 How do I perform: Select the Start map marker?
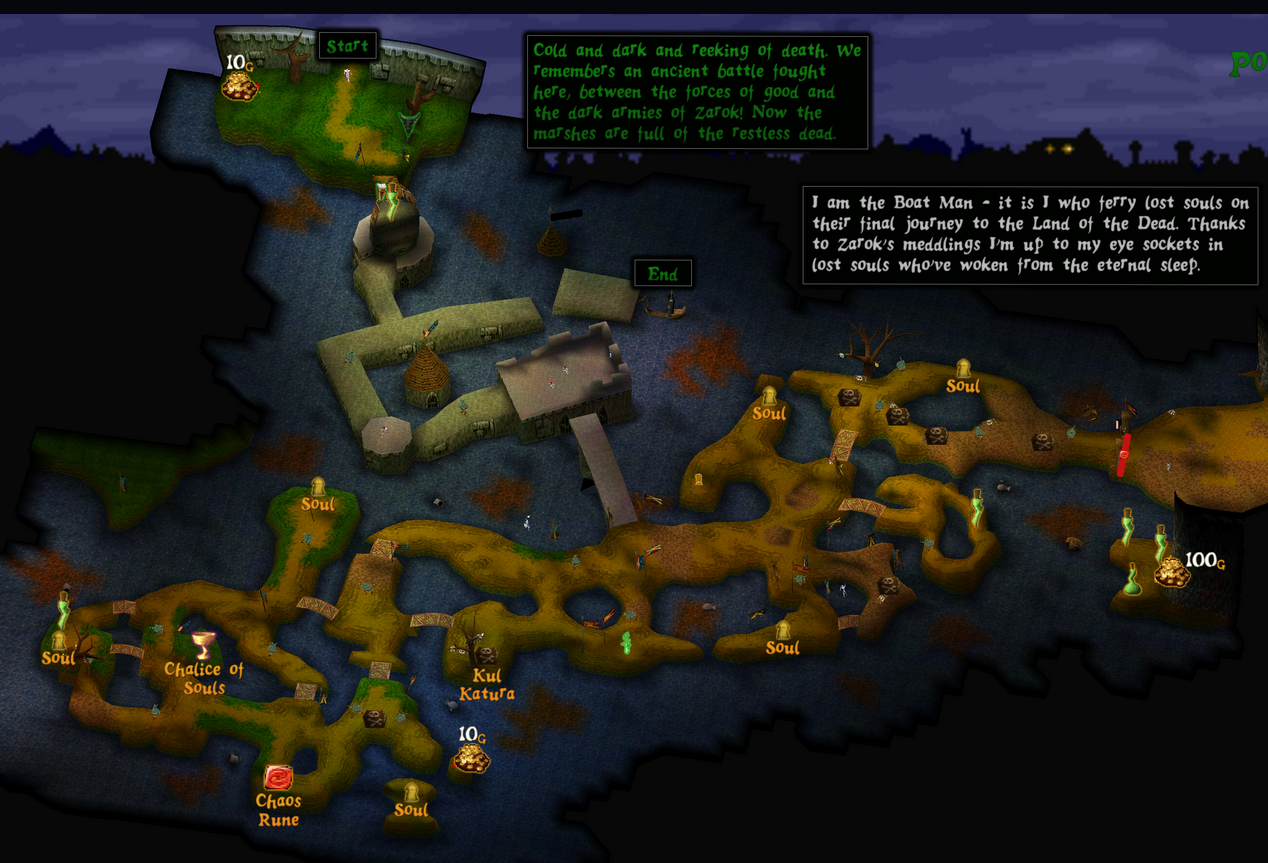347,46
